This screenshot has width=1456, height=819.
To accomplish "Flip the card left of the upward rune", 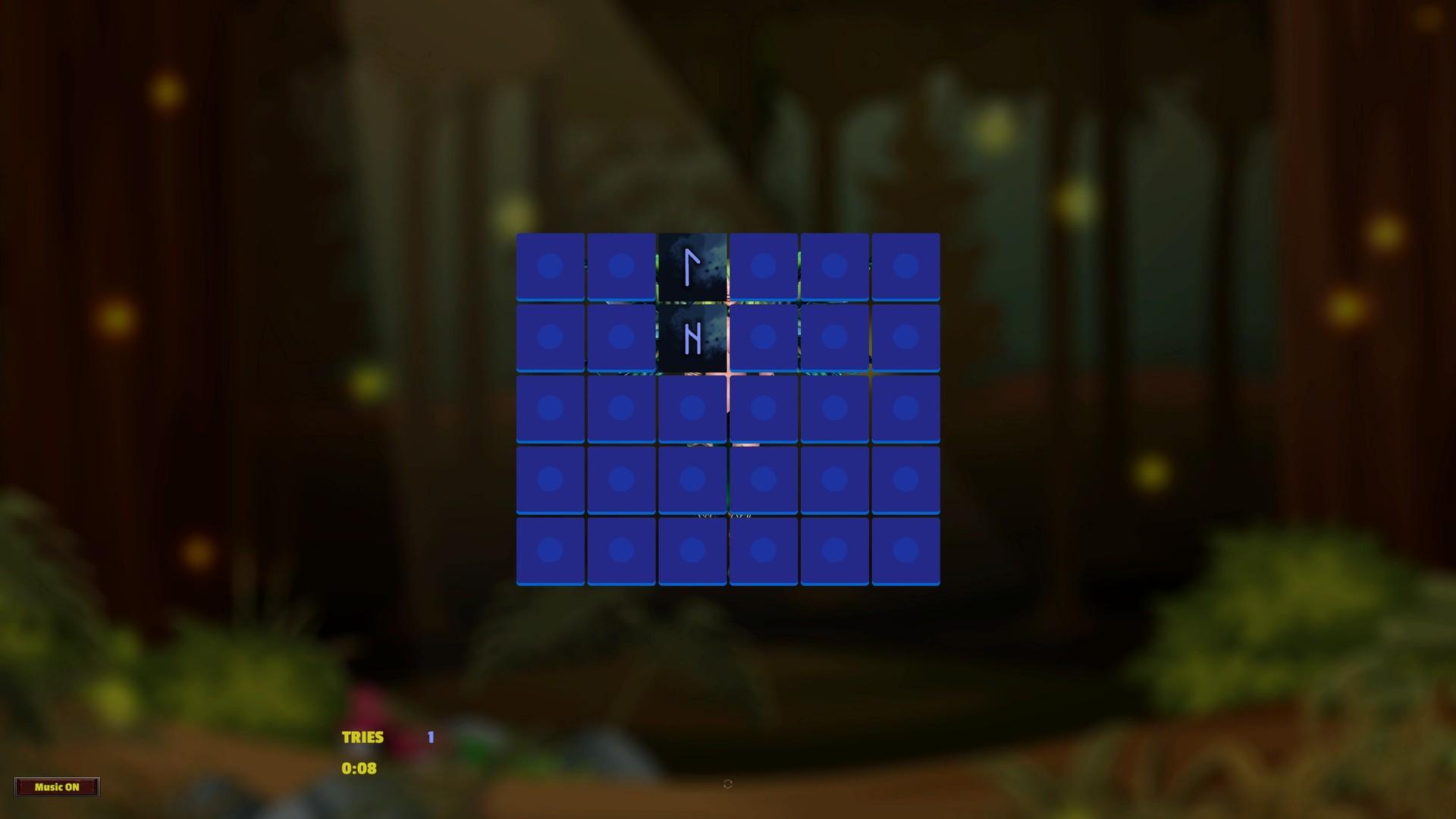I will [622, 265].
